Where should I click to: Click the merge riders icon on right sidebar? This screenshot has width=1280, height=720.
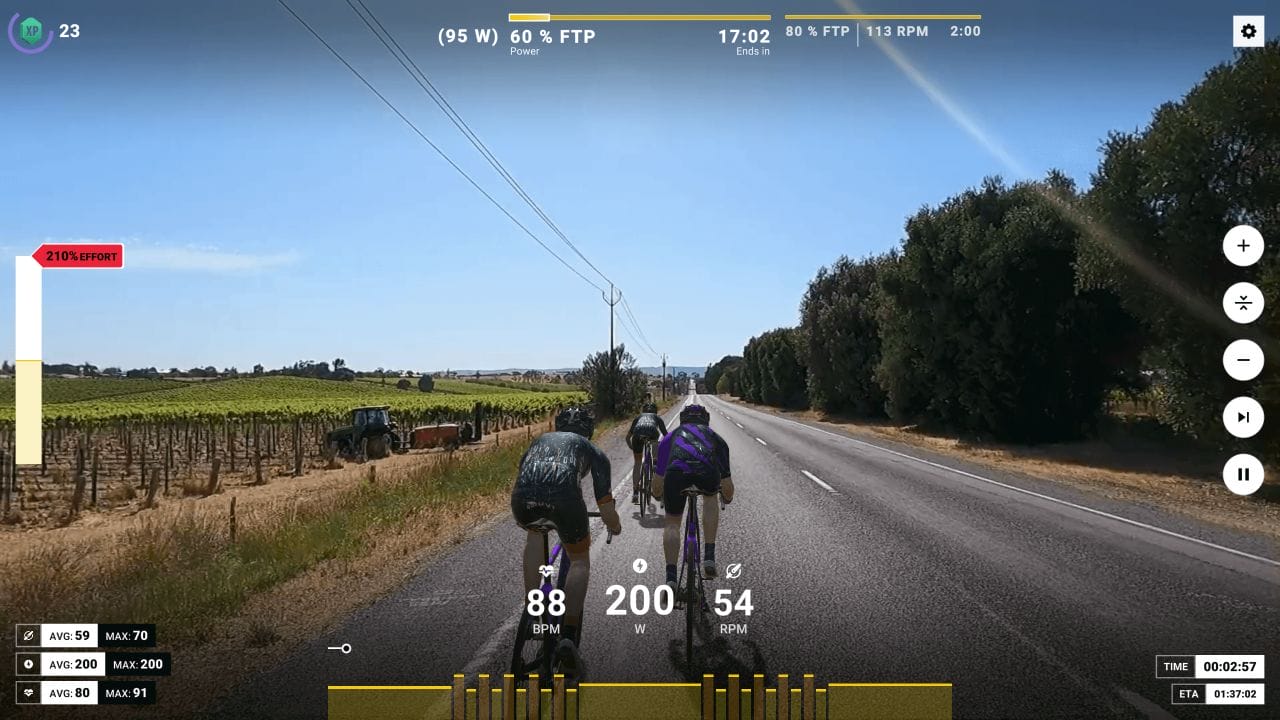coord(1242,303)
